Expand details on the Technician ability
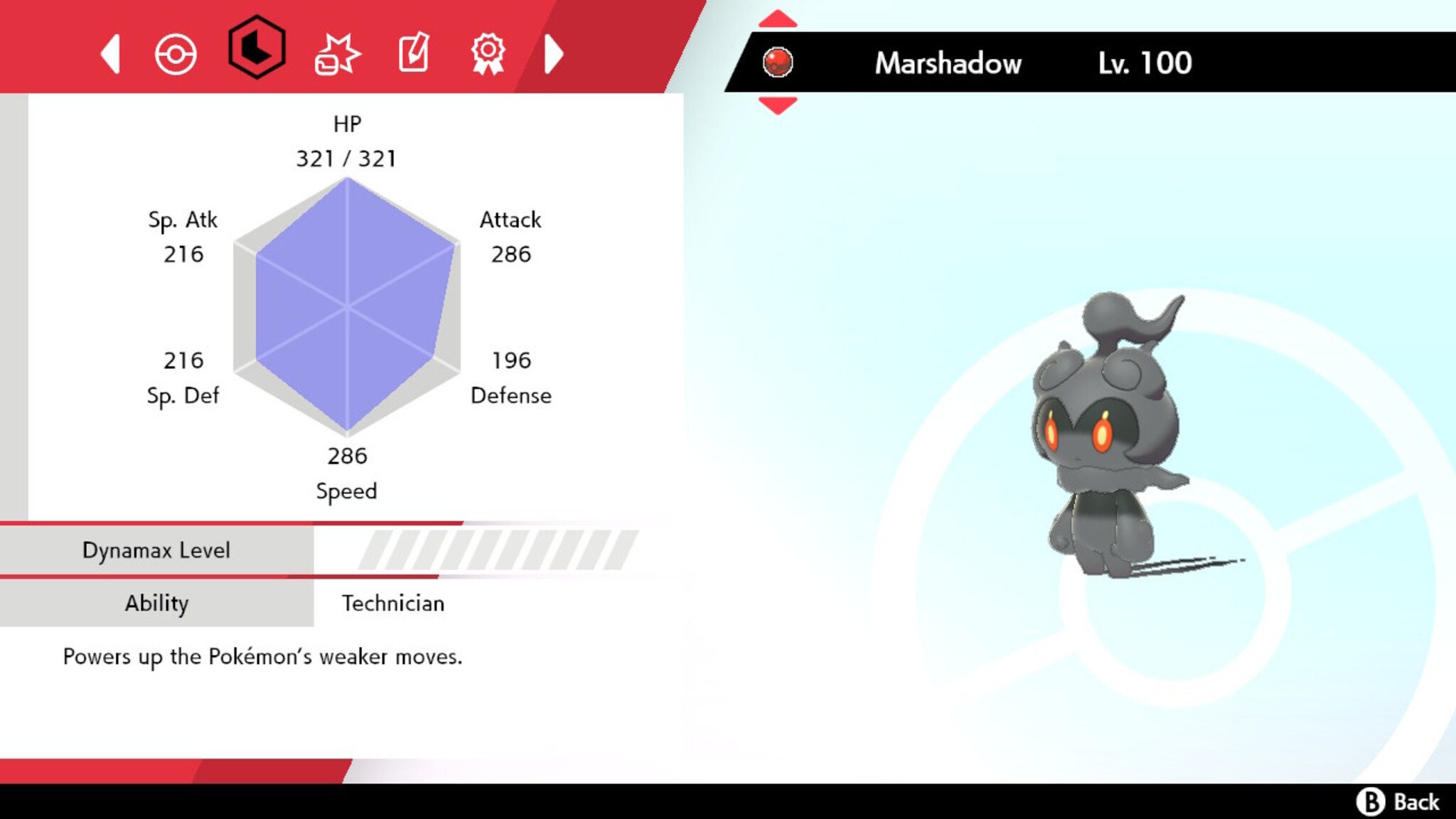 [x=393, y=603]
